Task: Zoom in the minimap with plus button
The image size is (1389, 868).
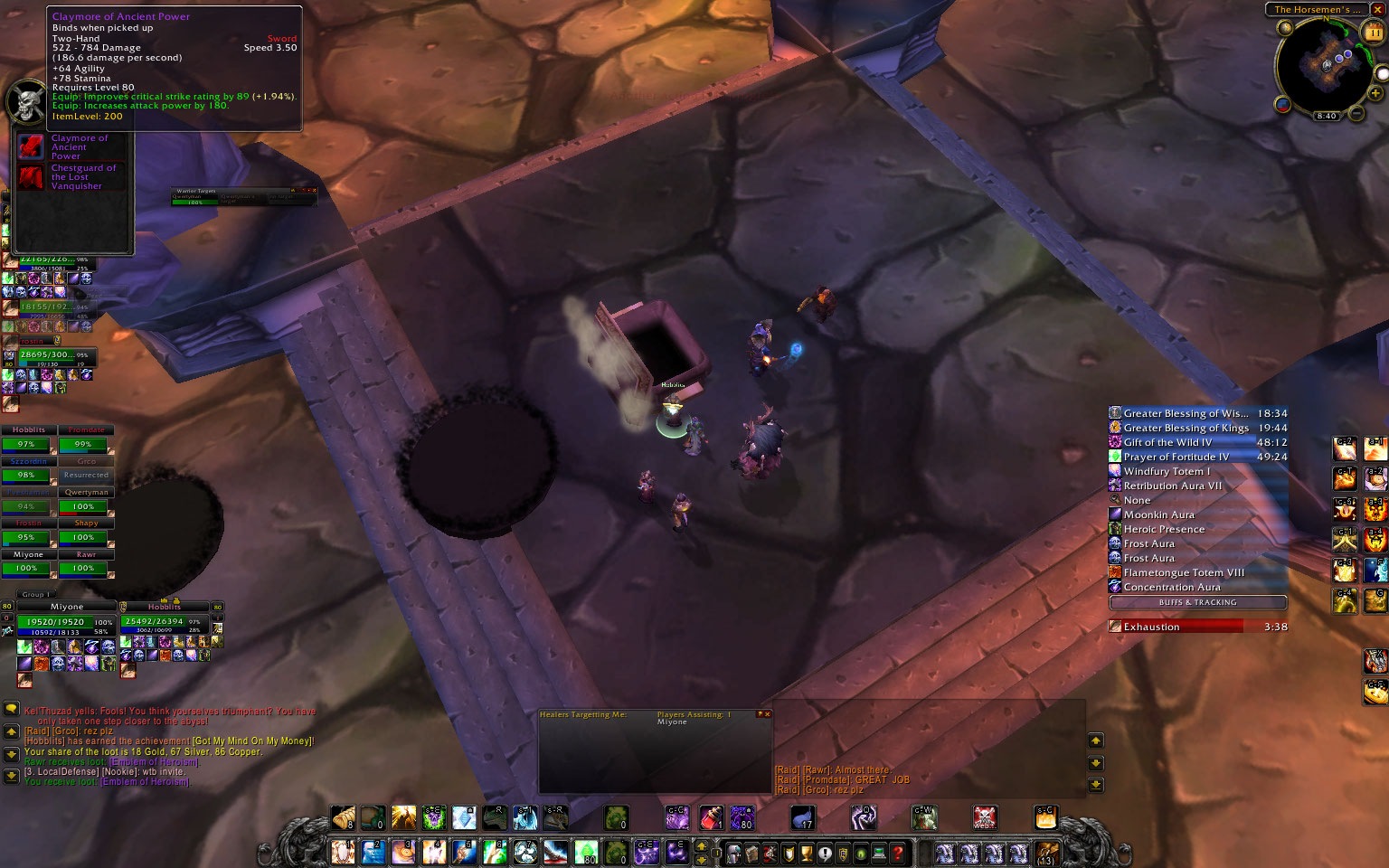Action: point(1375,93)
